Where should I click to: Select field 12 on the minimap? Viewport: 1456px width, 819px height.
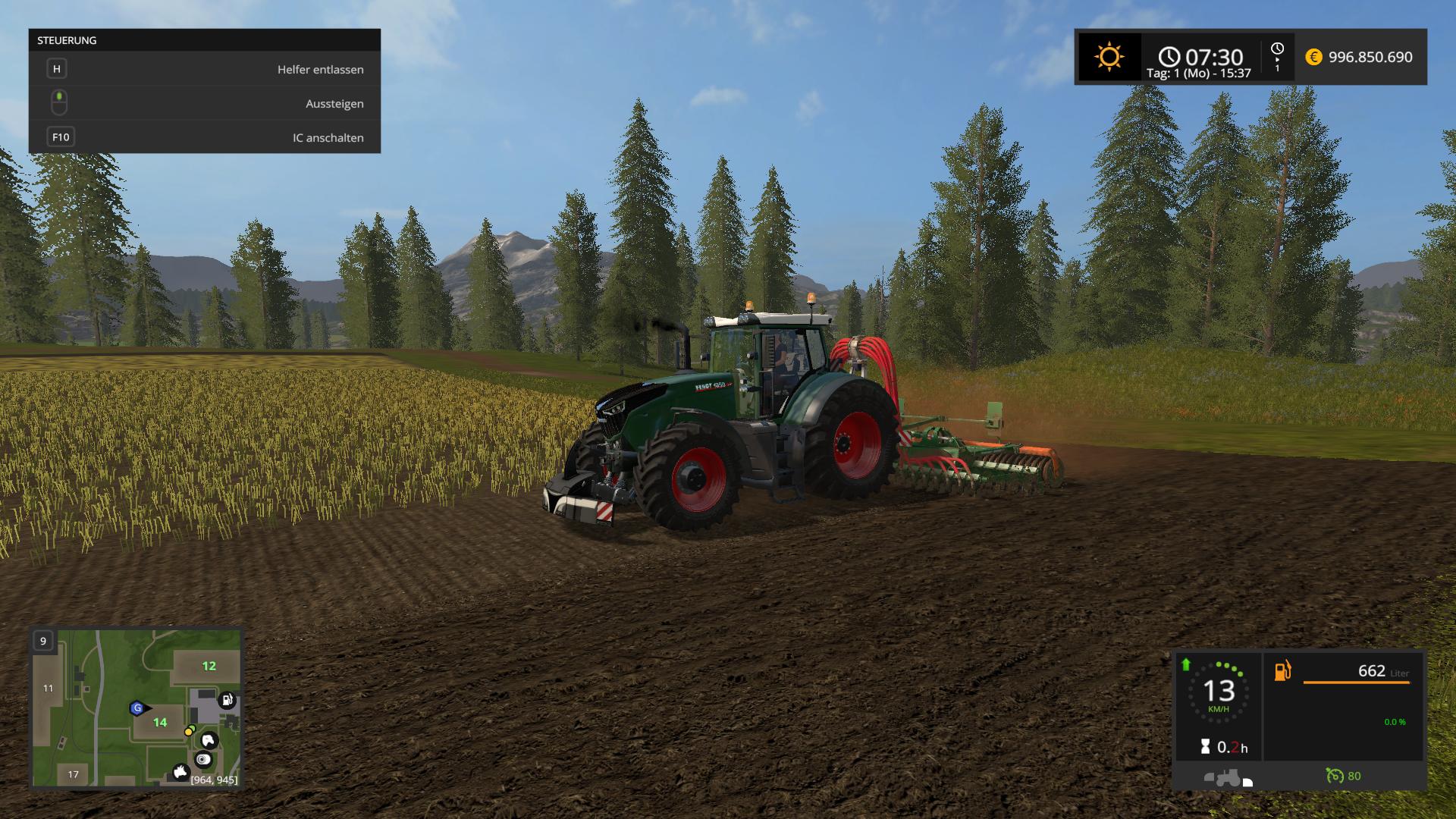[209, 666]
